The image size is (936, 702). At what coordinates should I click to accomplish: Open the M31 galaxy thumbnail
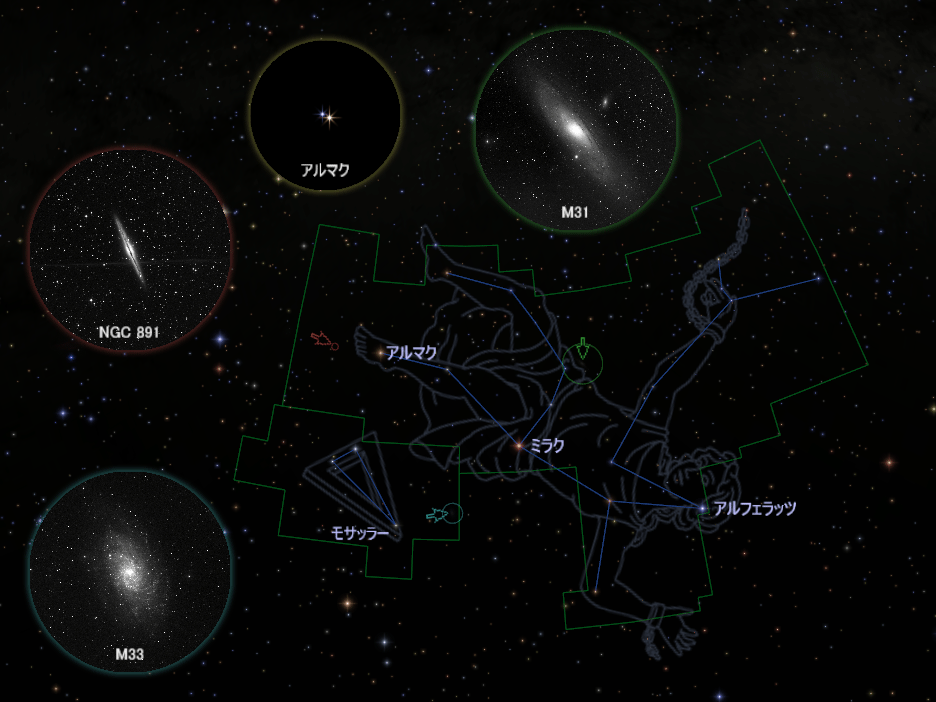576,130
